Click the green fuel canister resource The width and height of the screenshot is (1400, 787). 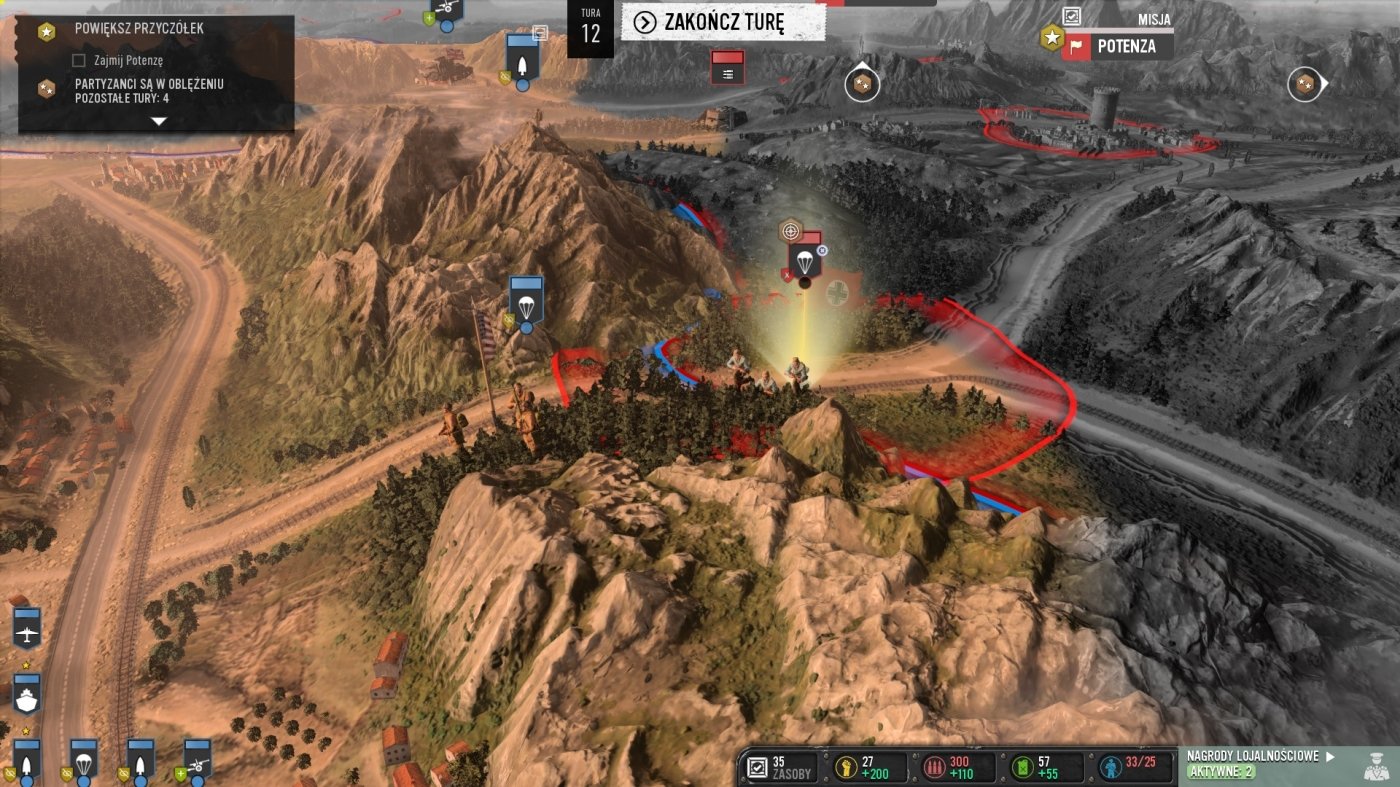click(1019, 767)
